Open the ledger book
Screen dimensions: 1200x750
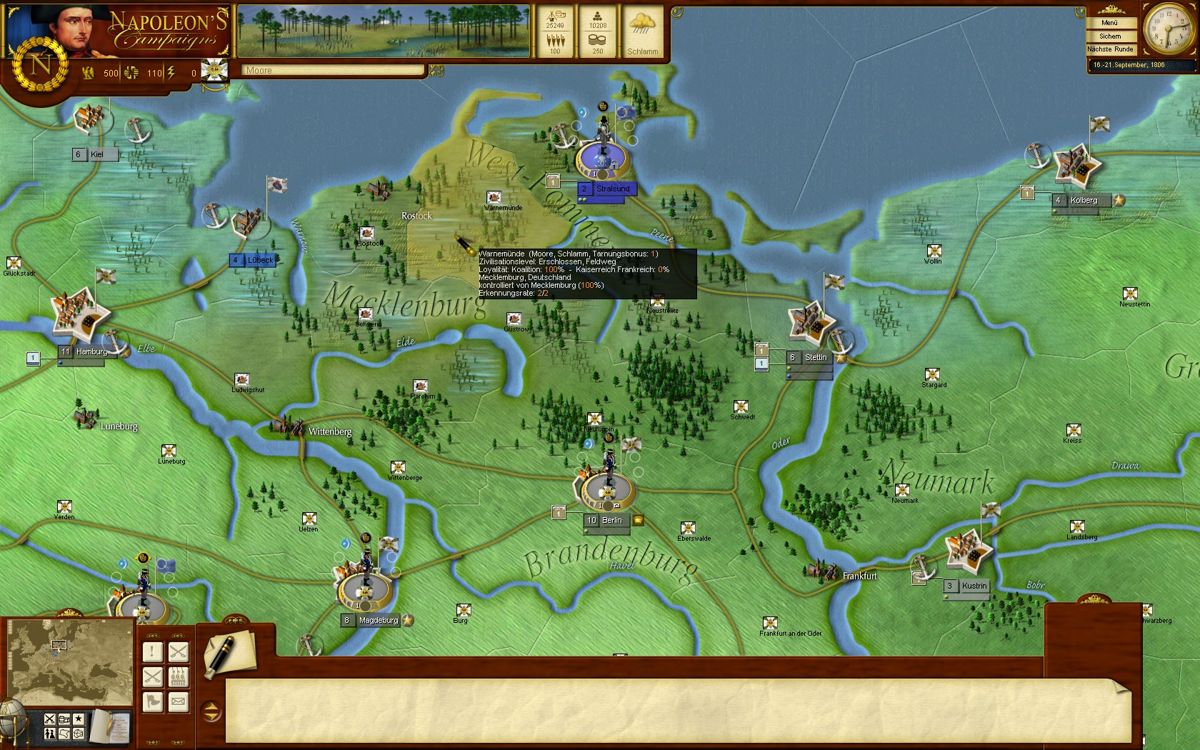click(x=108, y=727)
